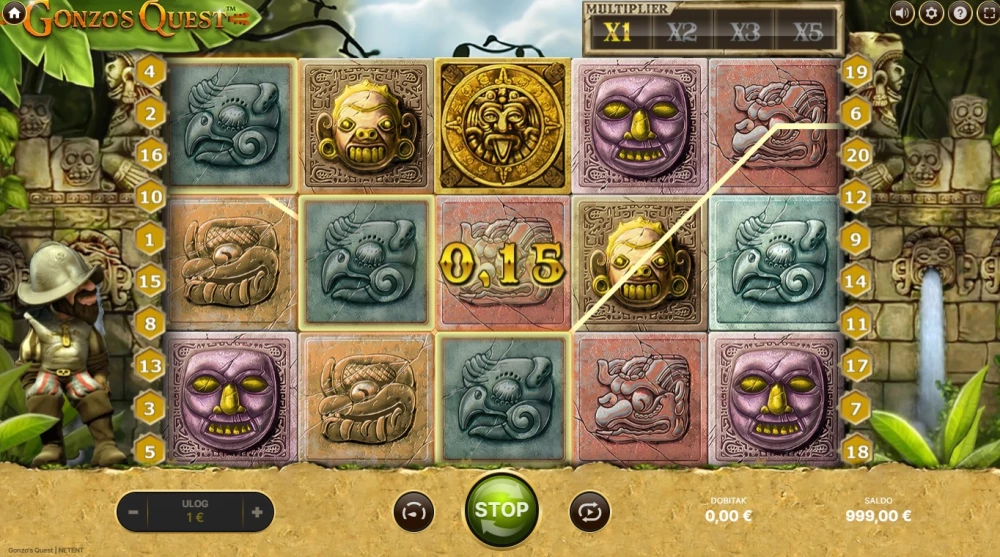Highlight payline number 10 marker
This screenshot has width=1000, height=557.
[x=150, y=197]
